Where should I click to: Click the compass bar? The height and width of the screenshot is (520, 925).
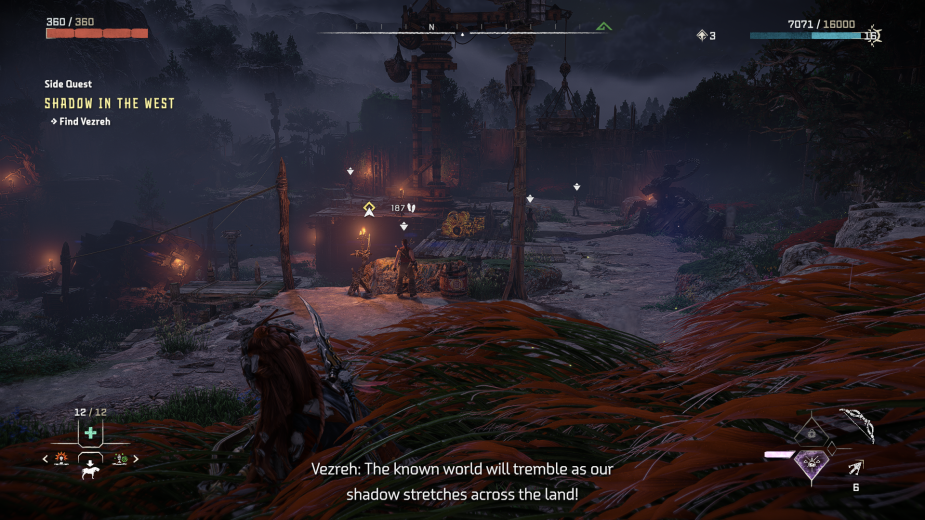(462, 32)
